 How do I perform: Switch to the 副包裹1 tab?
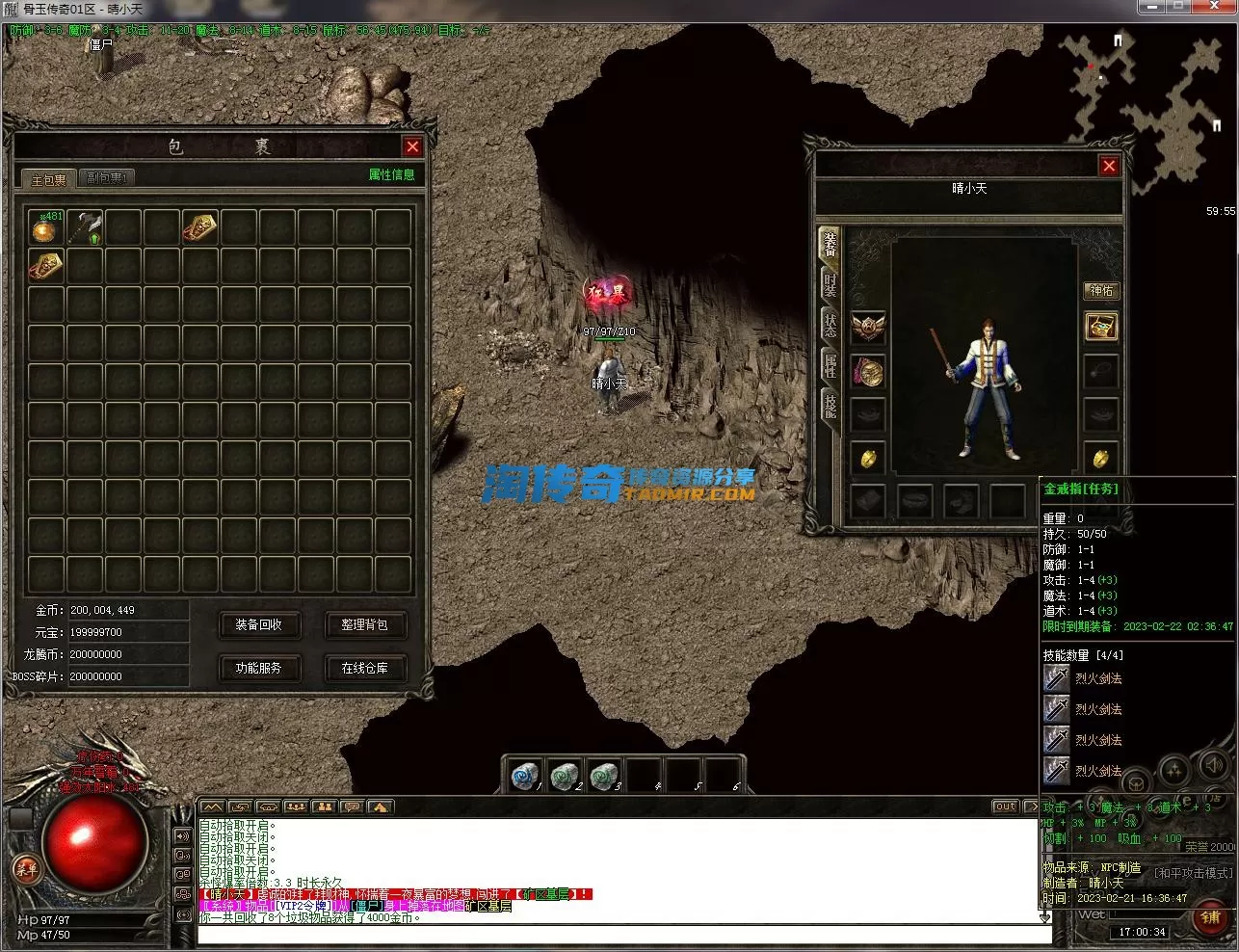coord(105,178)
